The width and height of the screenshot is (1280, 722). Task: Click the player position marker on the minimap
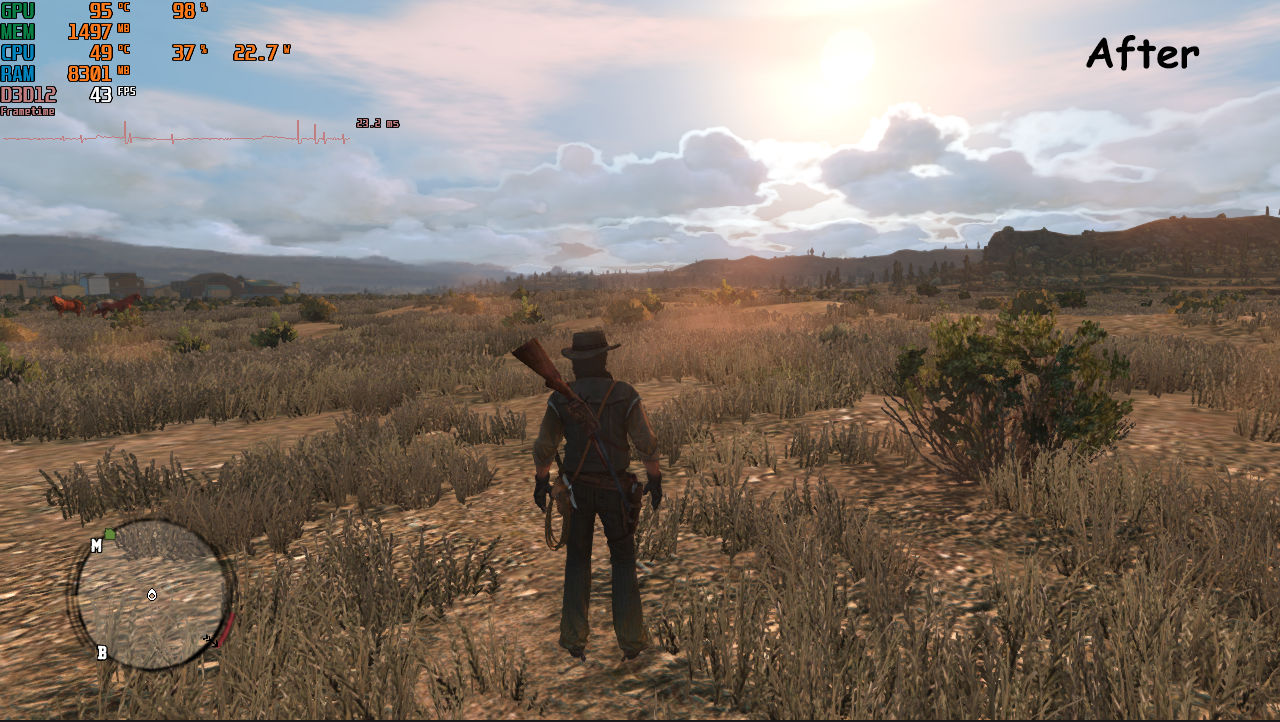click(x=151, y=595)
